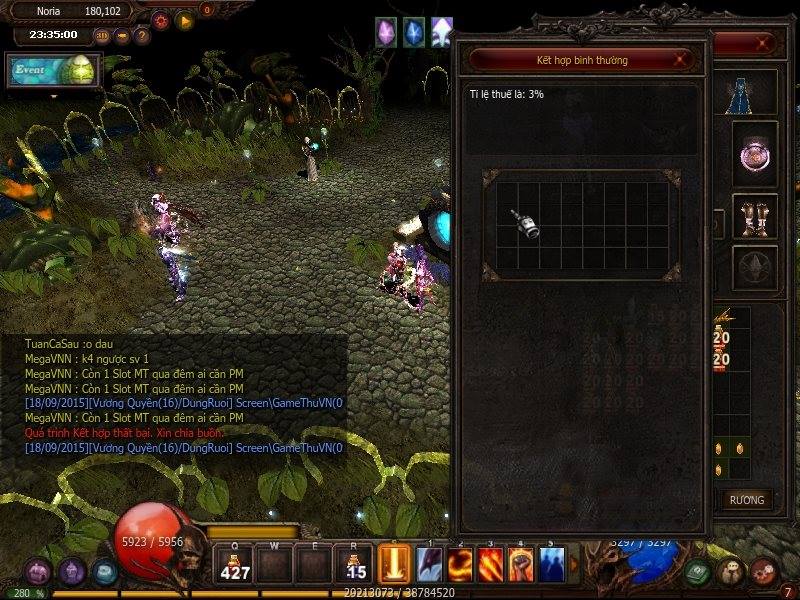Use the R potion slot showing 15
This screenshot has height=600, width=800.
(353, 563)
